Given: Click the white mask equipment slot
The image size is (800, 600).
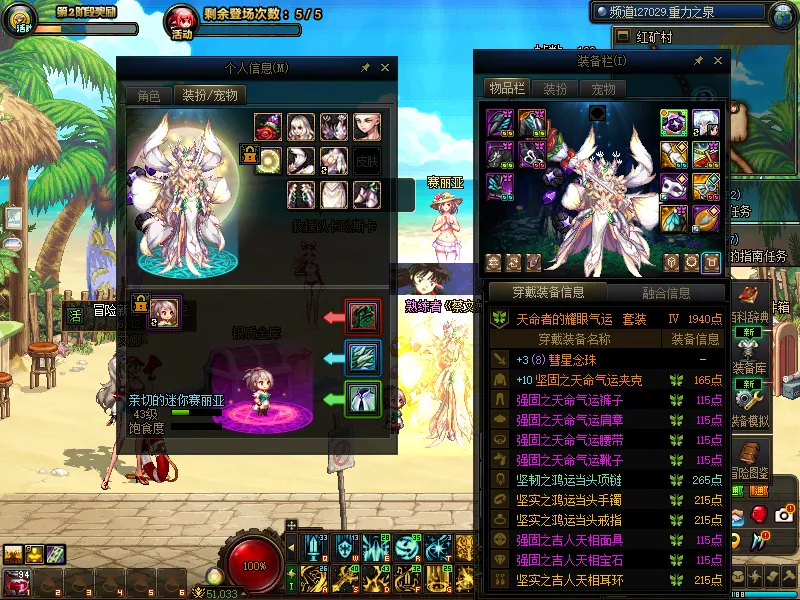Looking at the screenshot, I should [x=674, y=186].
